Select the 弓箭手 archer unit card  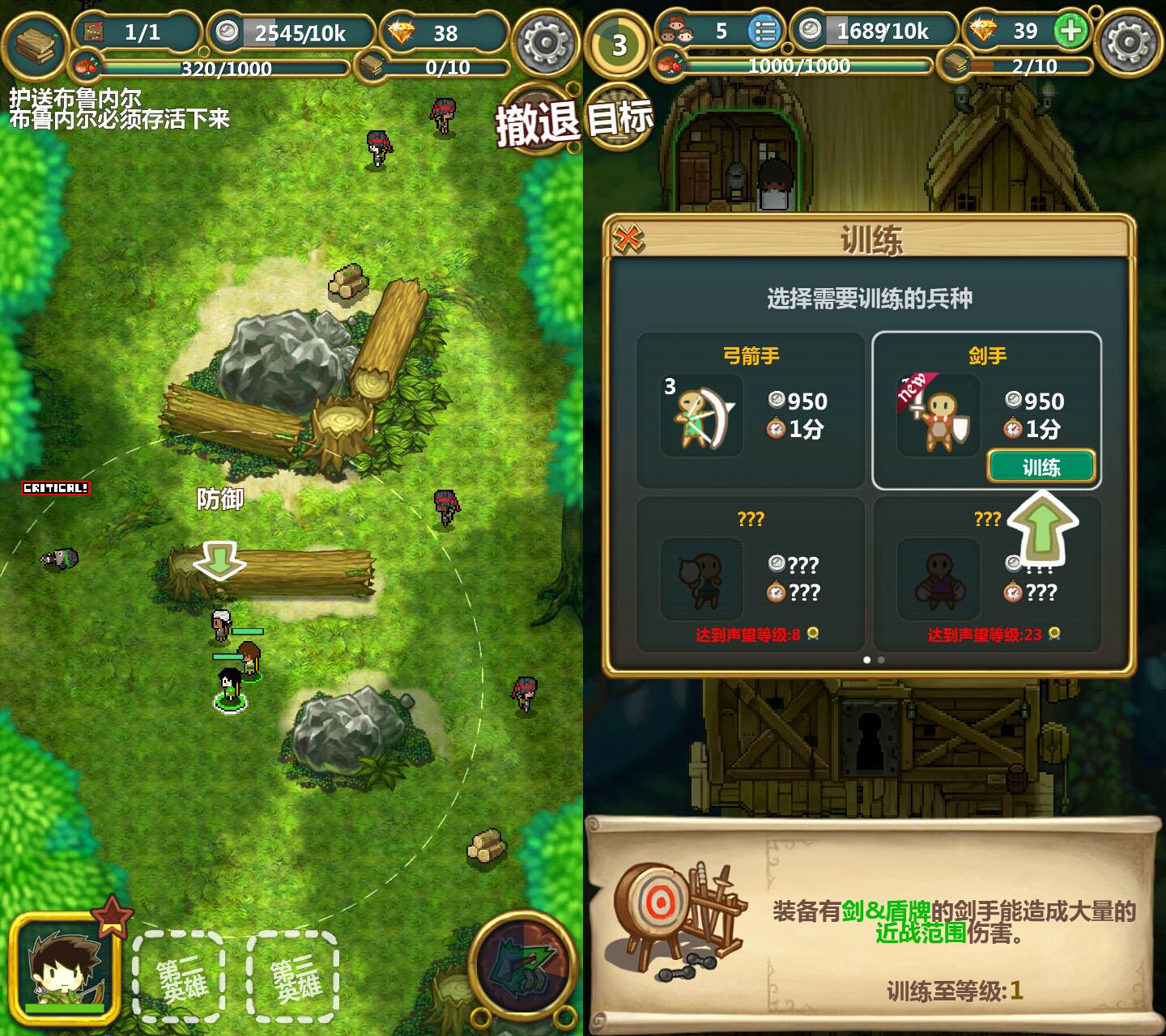tap(750, 410)
